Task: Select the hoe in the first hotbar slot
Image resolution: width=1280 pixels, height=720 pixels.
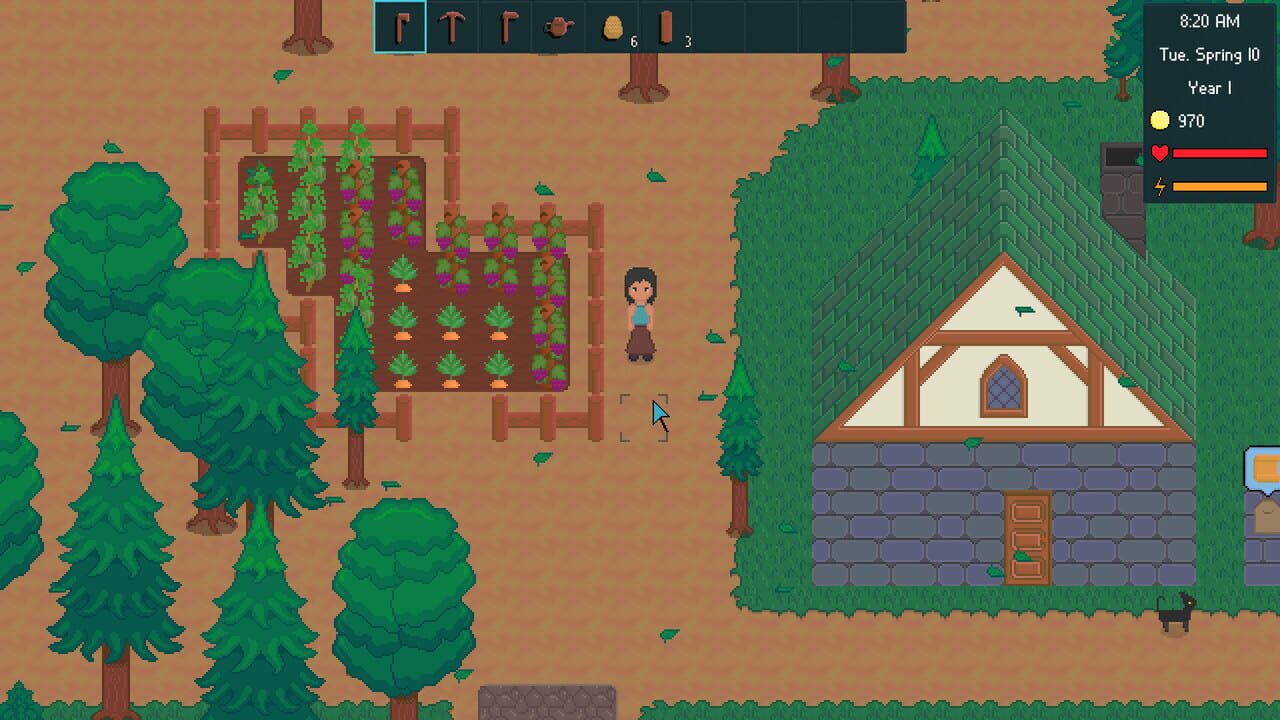Action: coord(399,27)
